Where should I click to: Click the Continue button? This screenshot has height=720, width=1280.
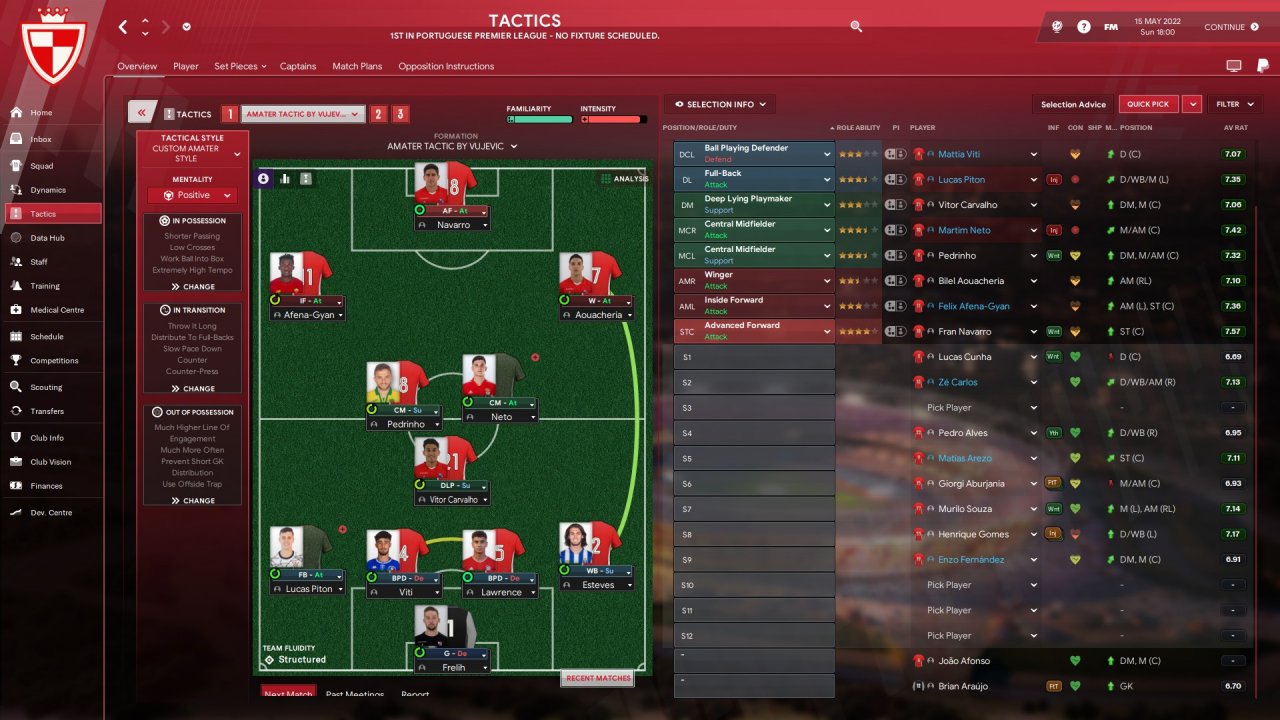pos(1231,27)
